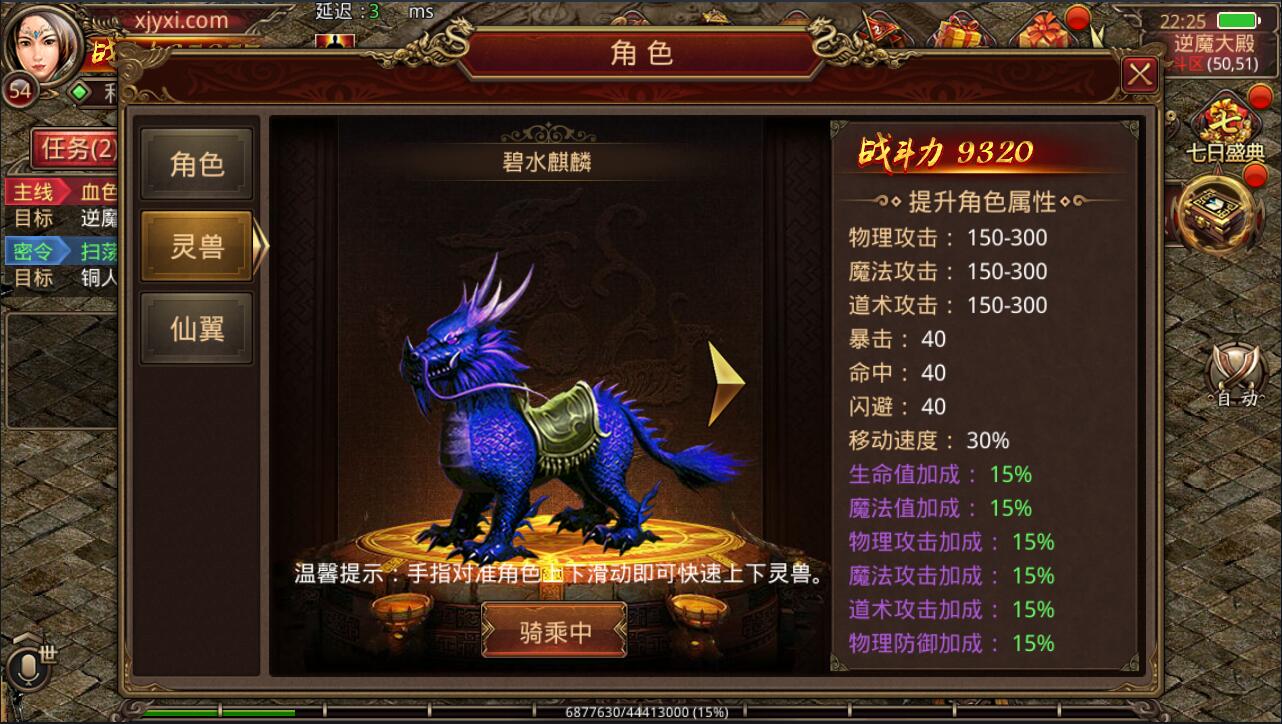The width and height of the screenshot is (1282, 724).
Task: Select the 灵兽 spirit beast tab
Action: tap(197, 246)
